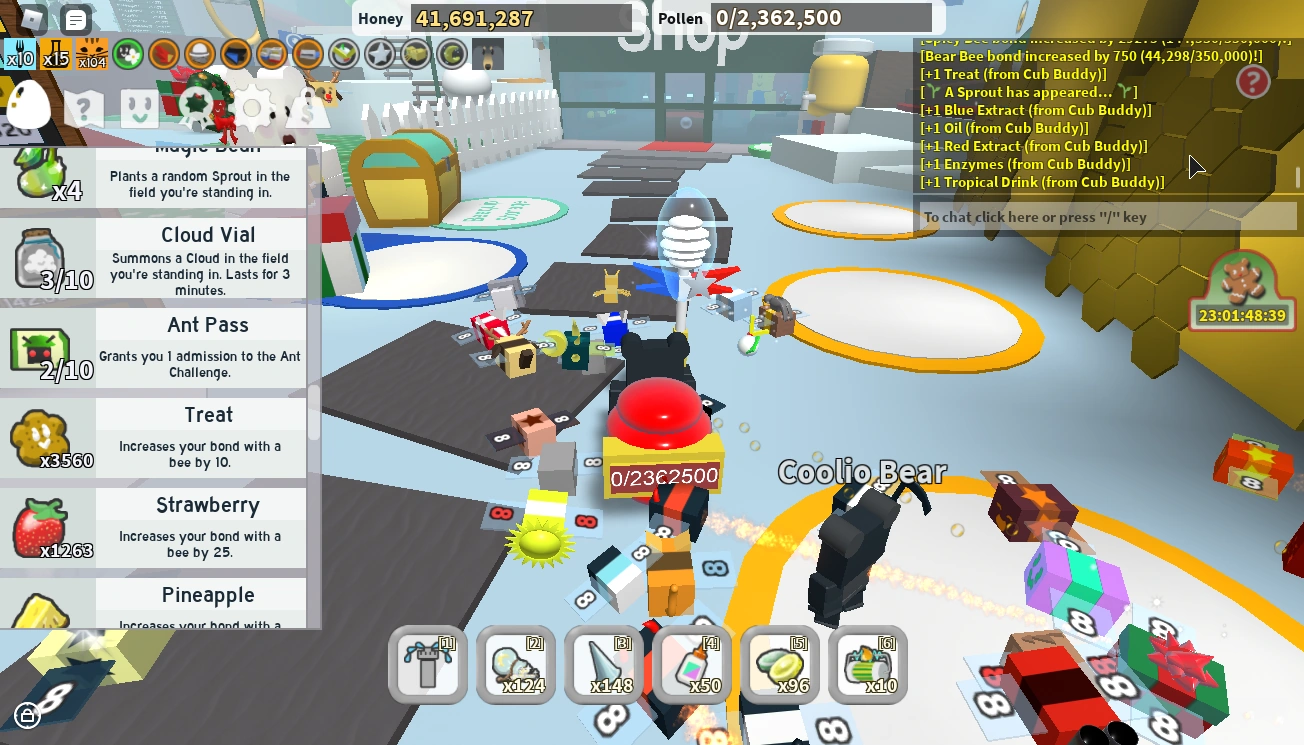Screen dimensions: 1304x745
Task: Select the Sprinkler in hotbar slot 1
Action: [x=428, y=664]
